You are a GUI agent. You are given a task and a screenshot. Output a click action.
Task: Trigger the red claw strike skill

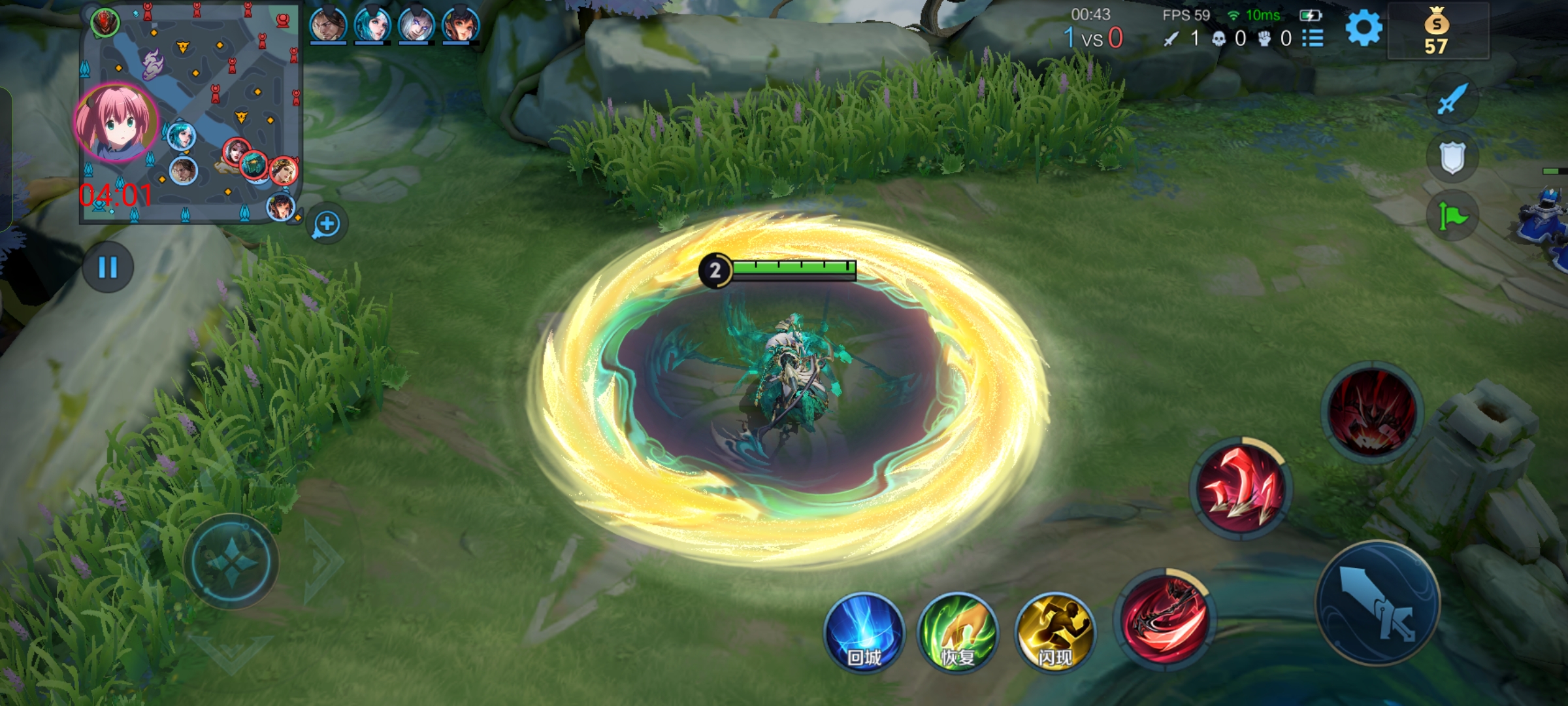click(1239, 488)
